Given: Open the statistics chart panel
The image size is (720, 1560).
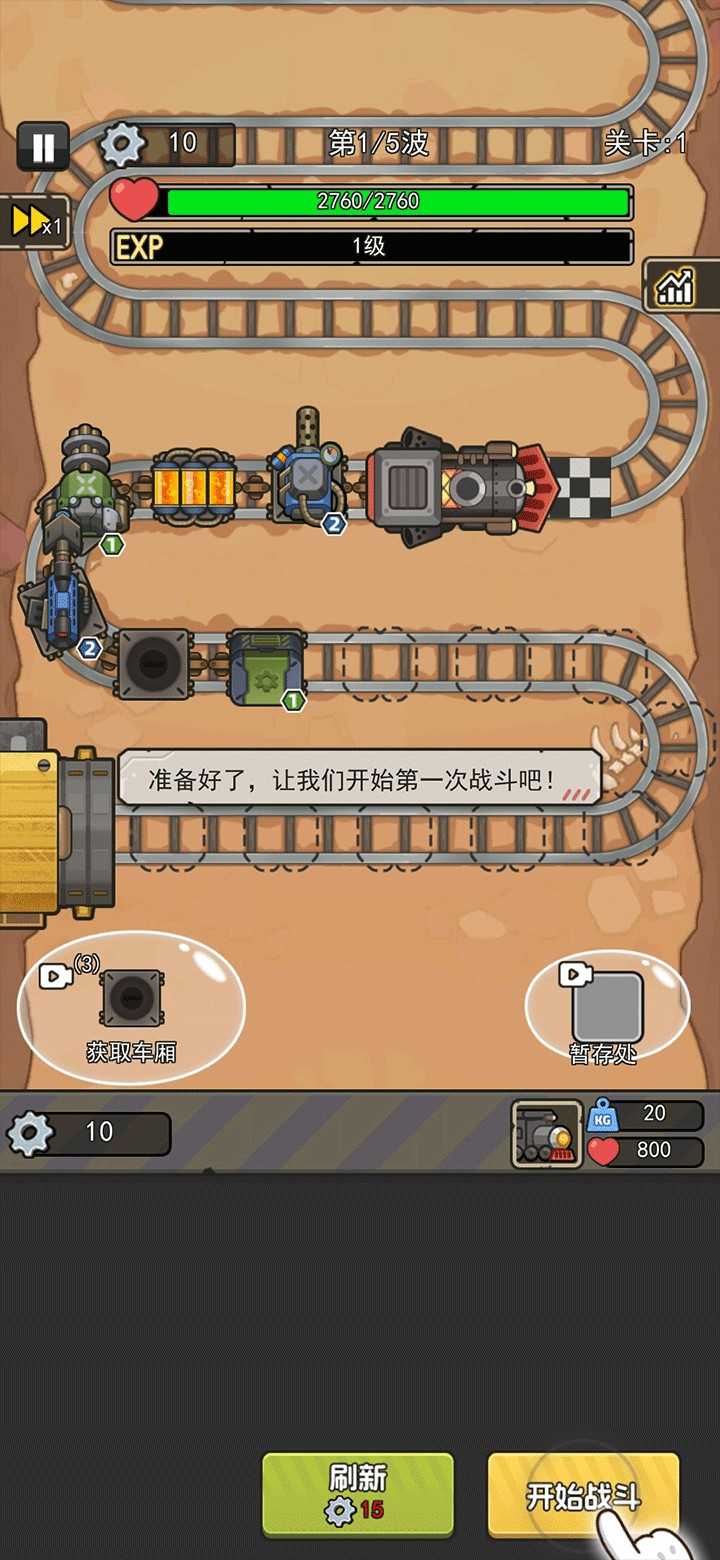Looking at the screenshot, I should (675, 287).
